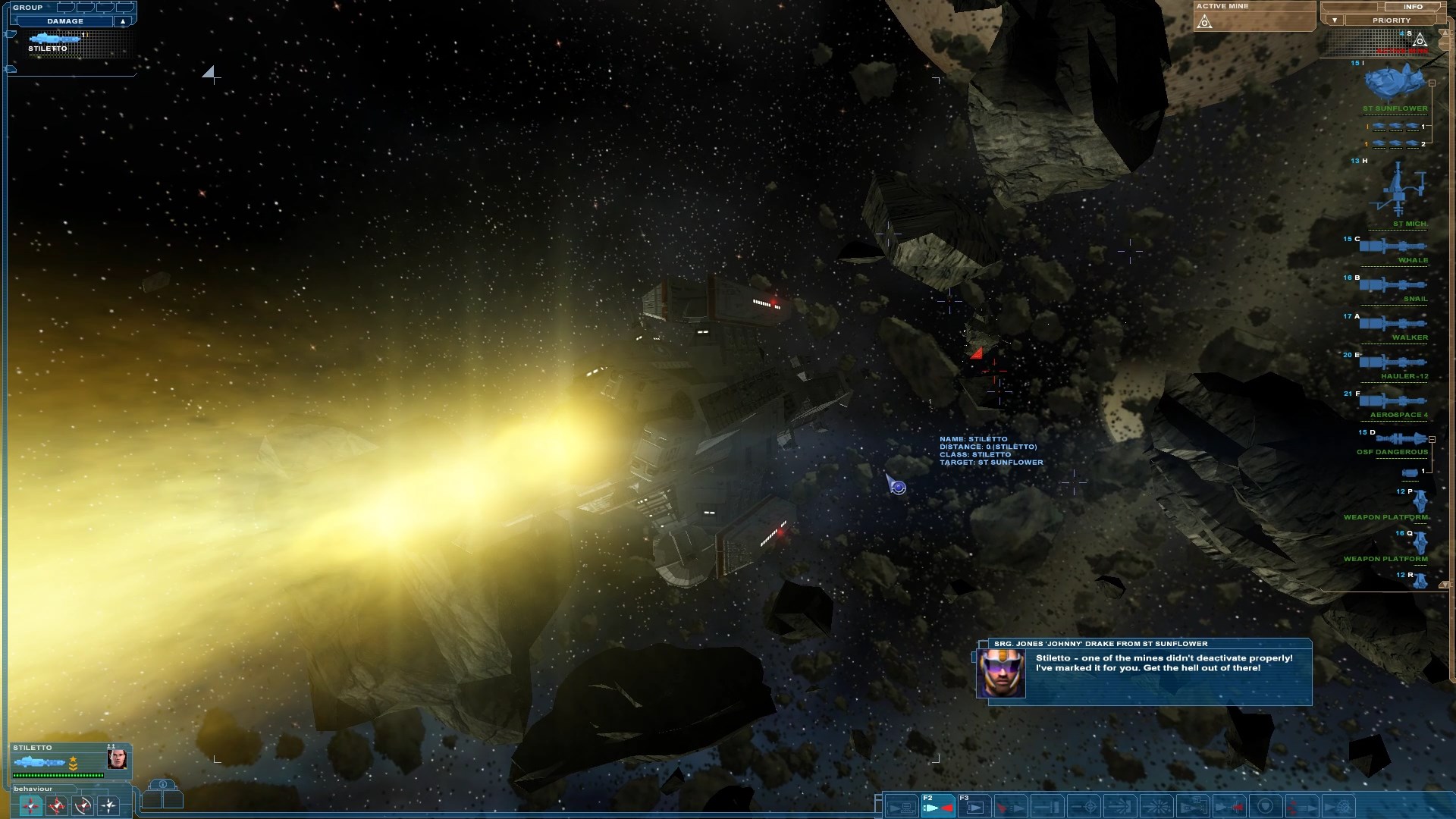Open the INFO panel button
Screen dimensions: 1456x819
(1413, 7)
